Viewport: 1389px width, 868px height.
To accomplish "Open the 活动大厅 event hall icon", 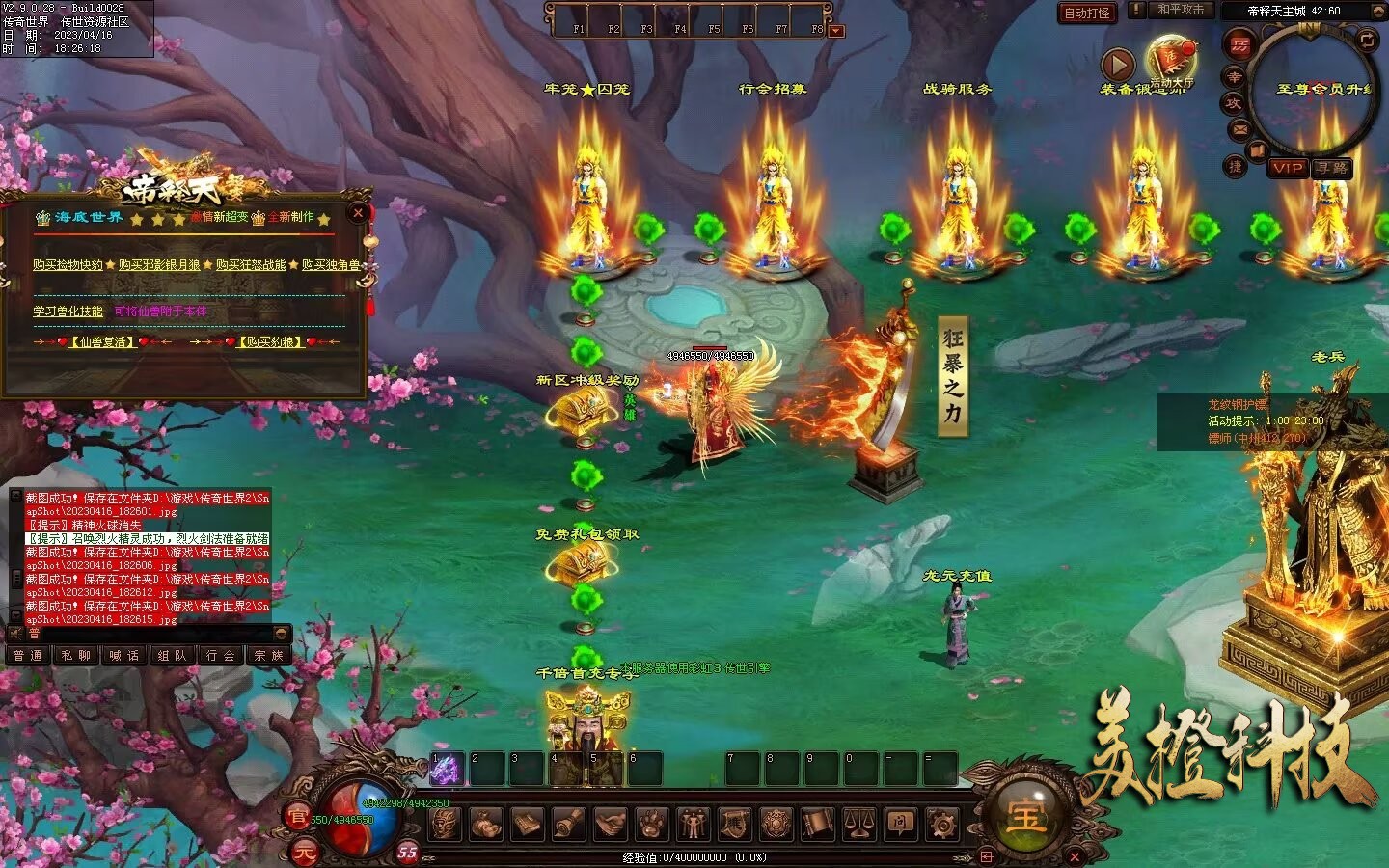I will point(1171,61).
